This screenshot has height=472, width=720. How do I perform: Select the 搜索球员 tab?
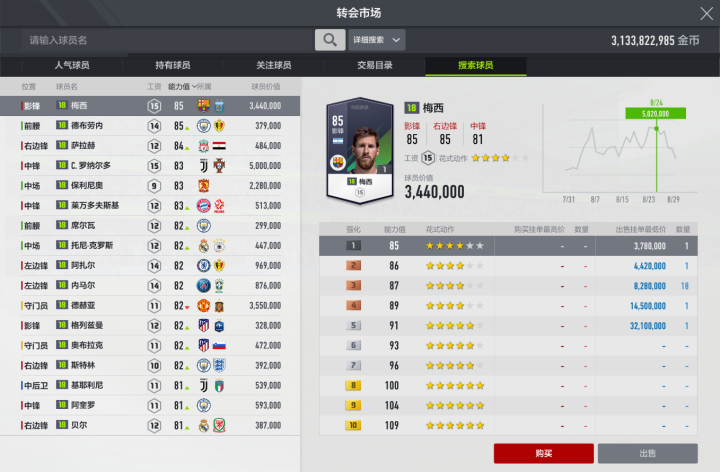coord(475,66)
